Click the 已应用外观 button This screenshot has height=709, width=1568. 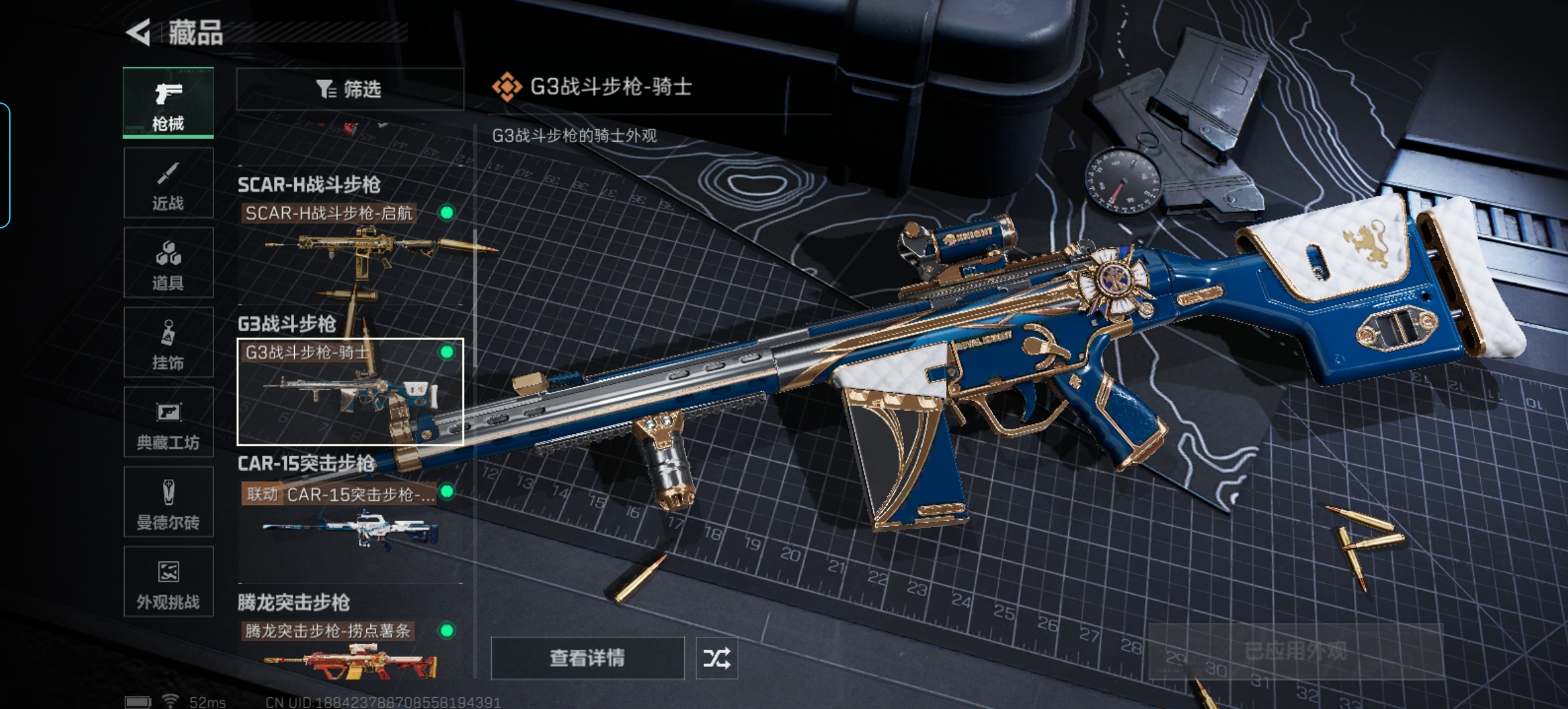click(x=1295, y=651)
